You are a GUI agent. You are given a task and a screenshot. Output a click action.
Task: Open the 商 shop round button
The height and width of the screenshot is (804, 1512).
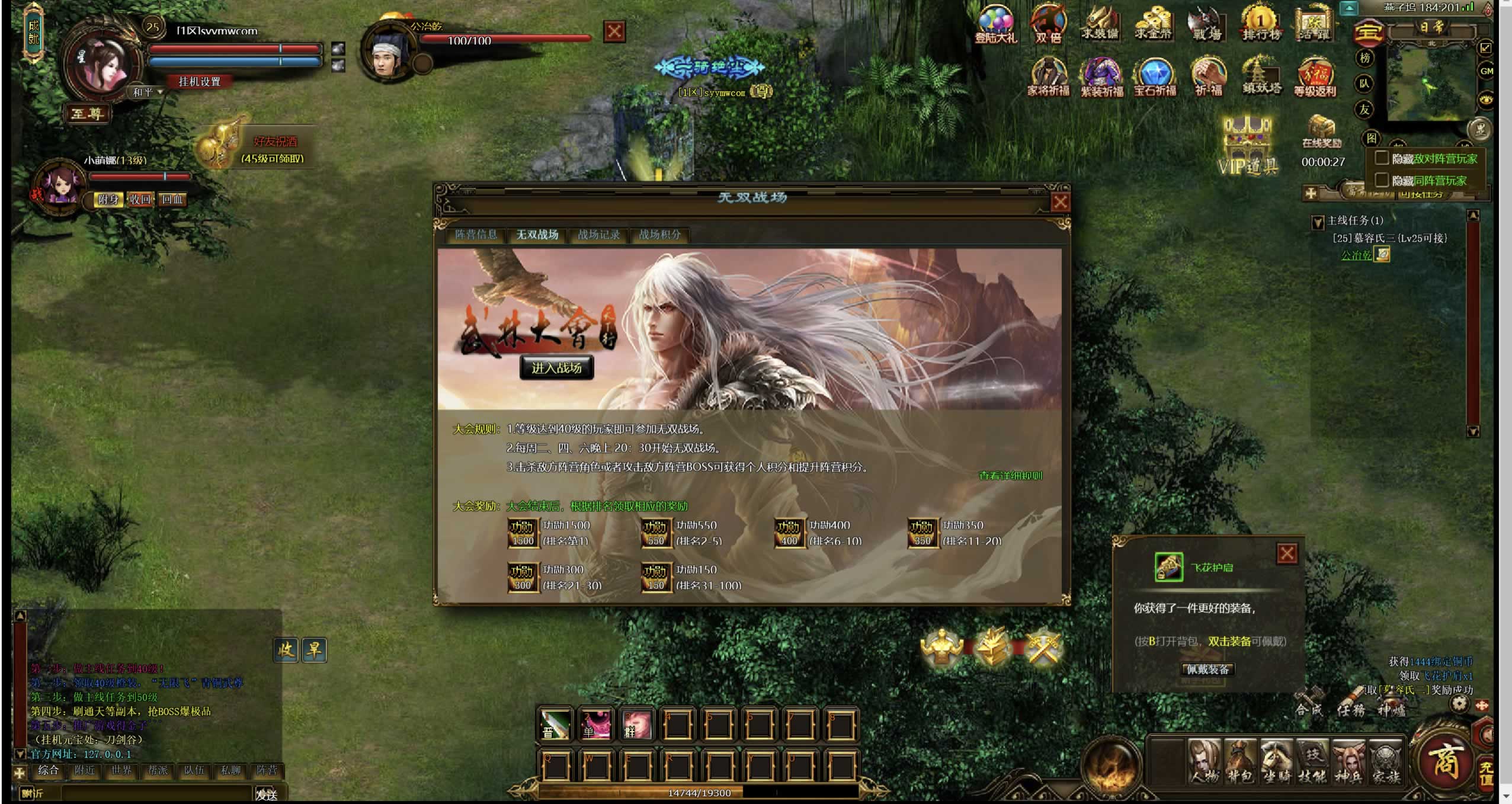(1445, 760)
